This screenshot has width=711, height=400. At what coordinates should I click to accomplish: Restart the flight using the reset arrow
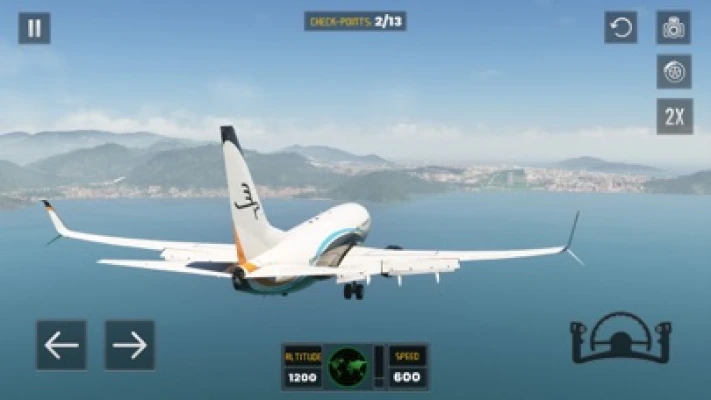(x=620, y=28)
